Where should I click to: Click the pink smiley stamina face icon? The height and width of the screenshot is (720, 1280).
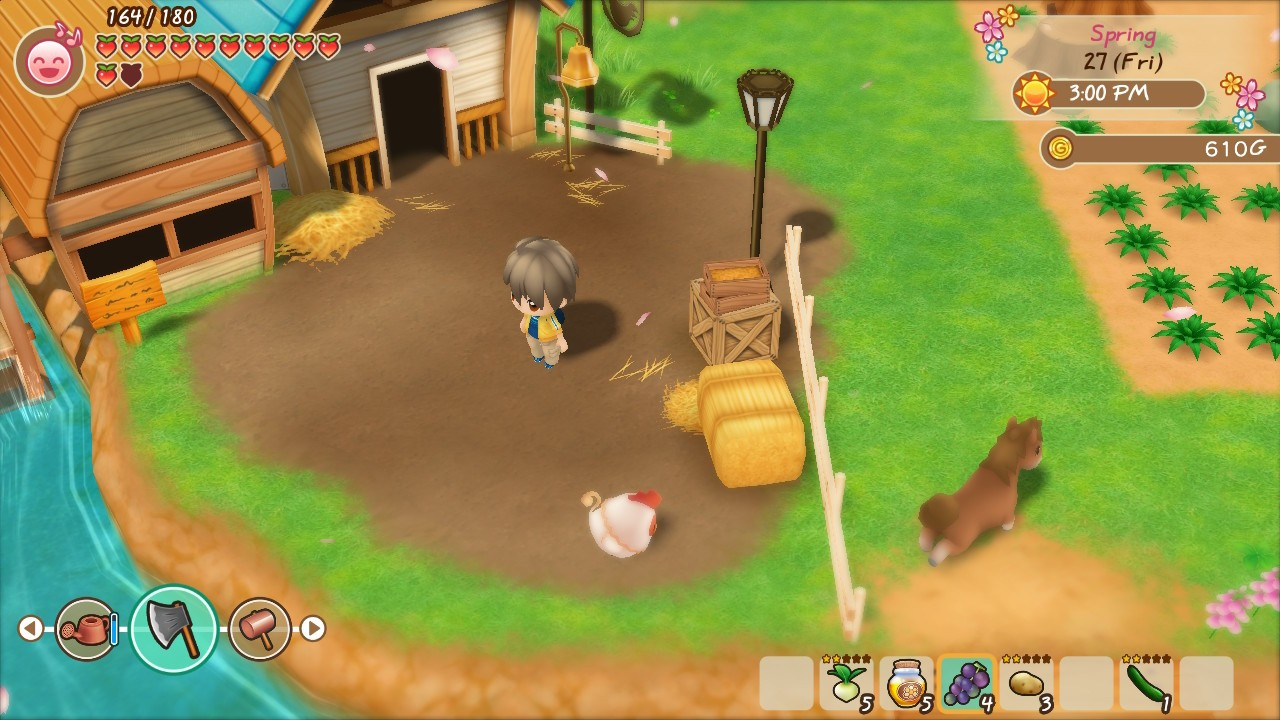pyautogui.click(x=49, y=62)
